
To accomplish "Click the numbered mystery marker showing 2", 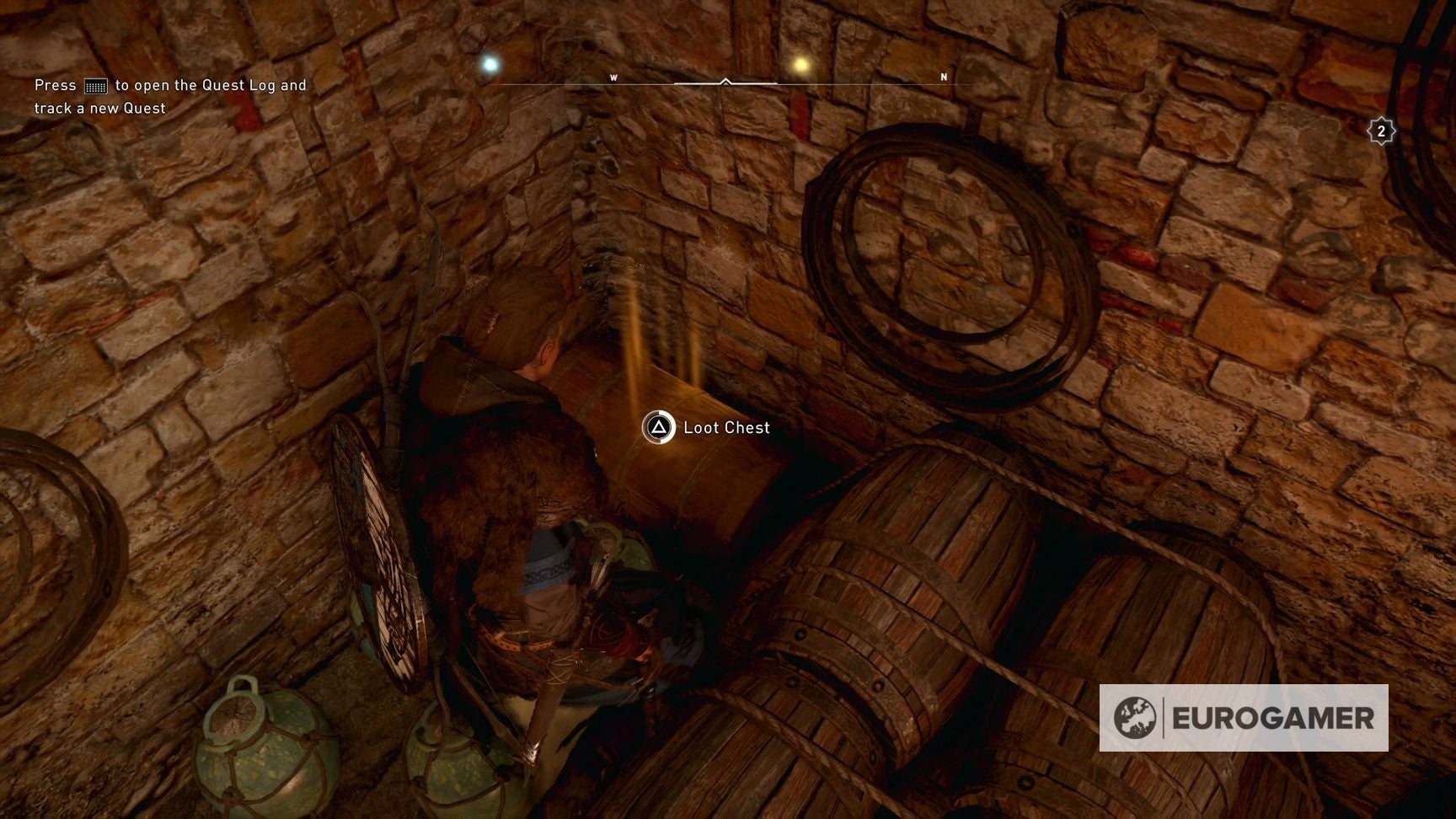I will (1380, 131).
